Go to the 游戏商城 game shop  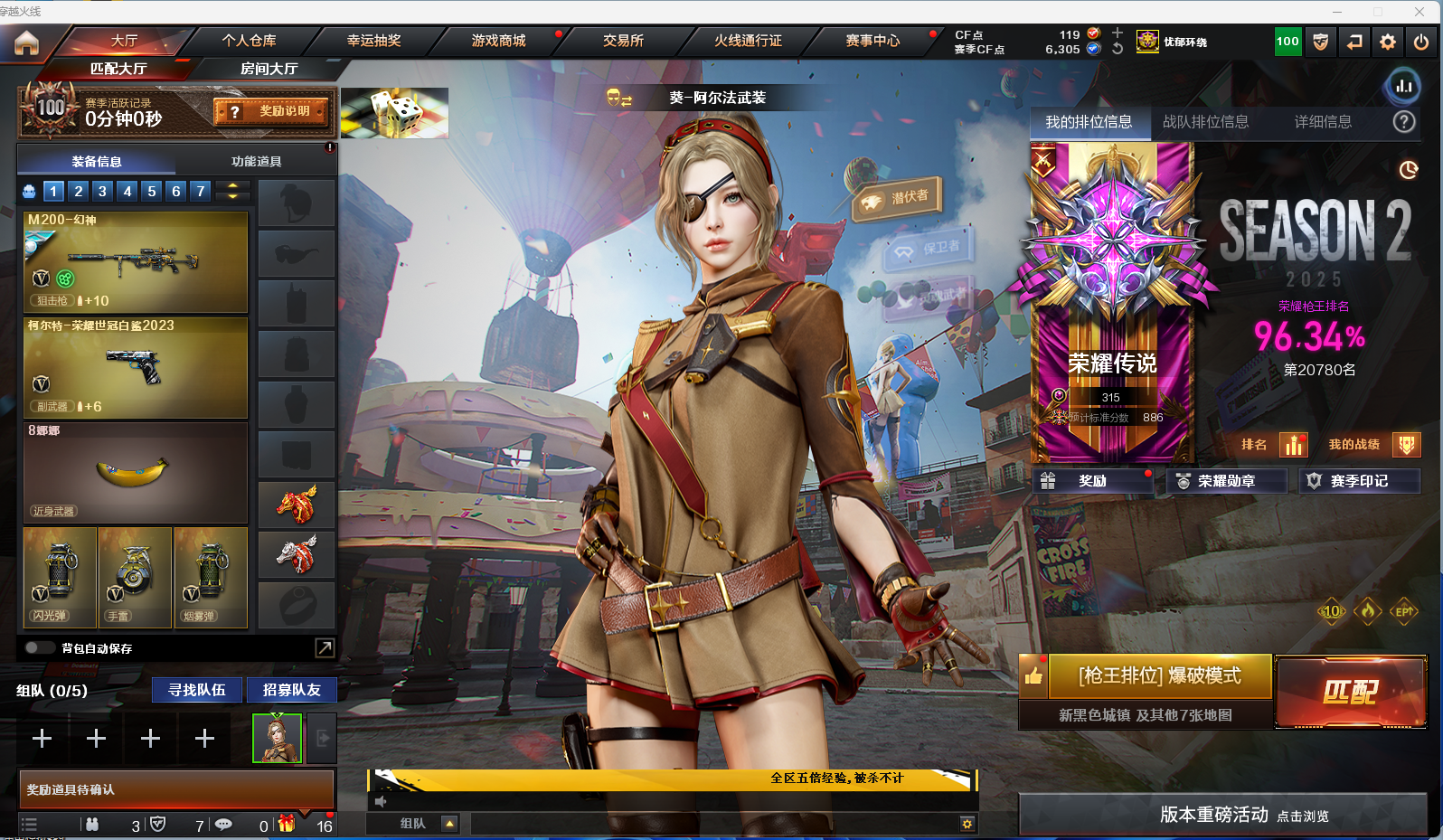498,41
